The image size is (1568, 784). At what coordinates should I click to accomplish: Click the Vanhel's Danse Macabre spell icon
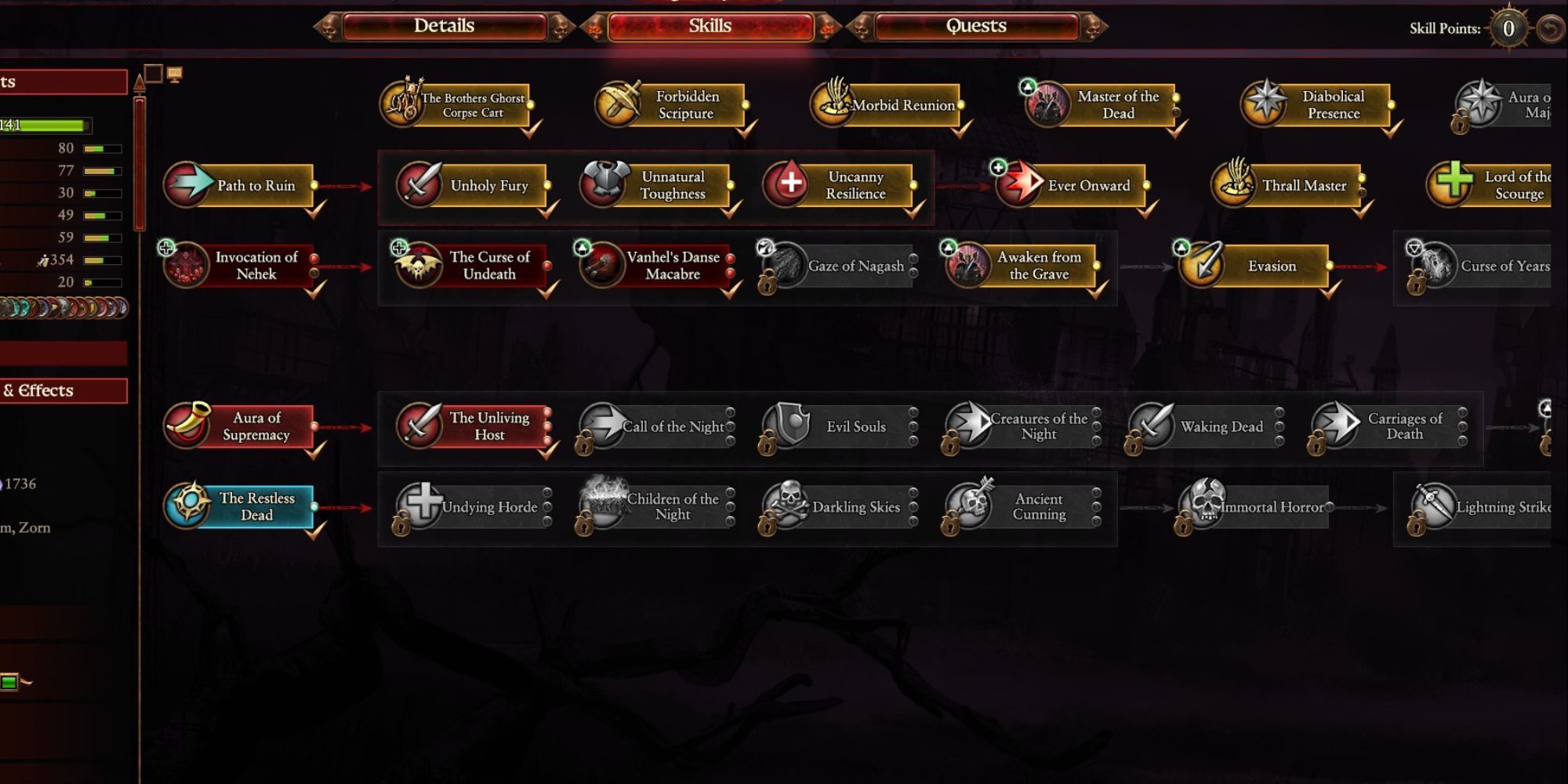(600, 266)
